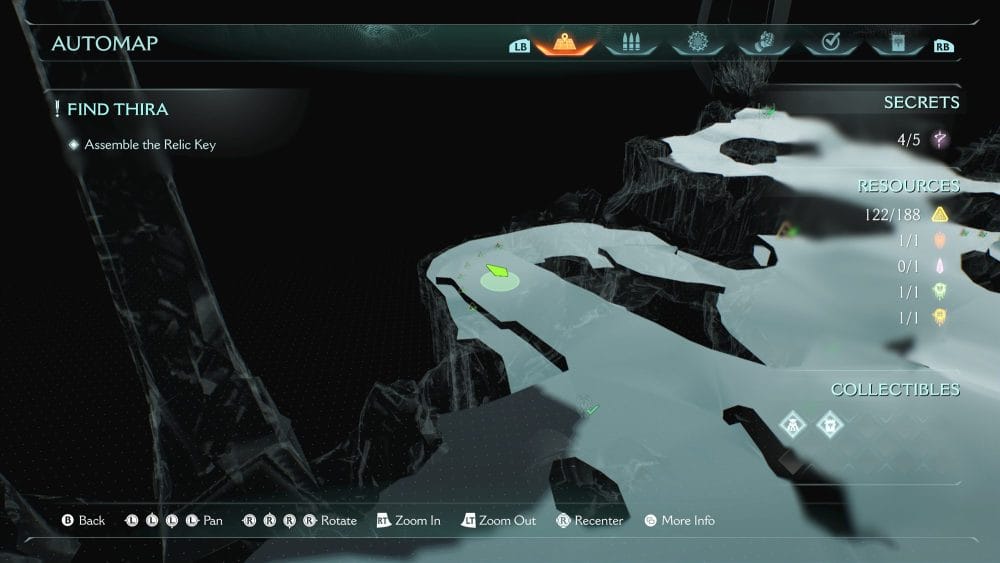The image size is (1000, 563).
Task: Click the green checkmark marker on the map
Action: (591, 409)
